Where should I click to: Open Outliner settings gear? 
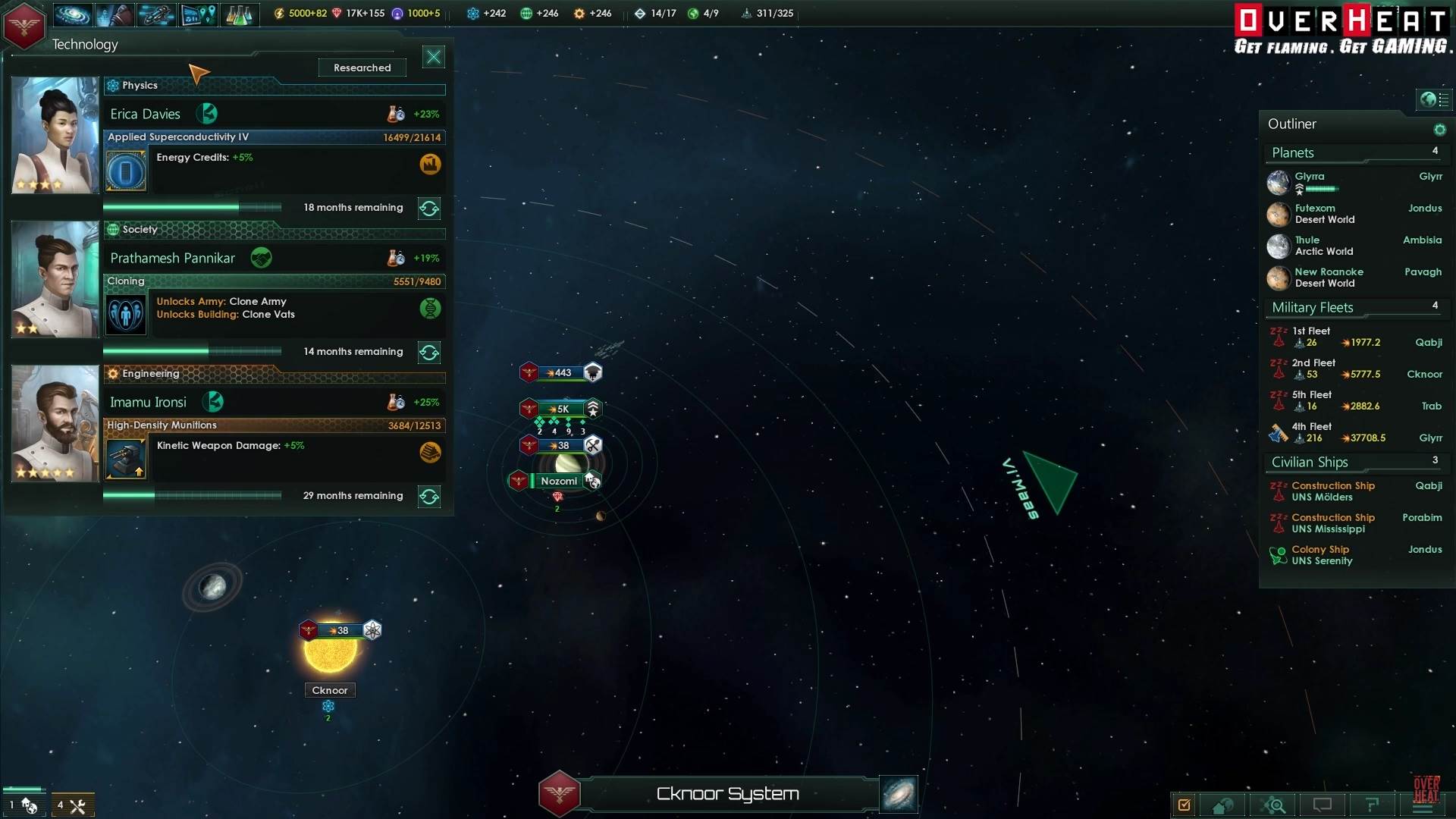tap(1439, 130)
